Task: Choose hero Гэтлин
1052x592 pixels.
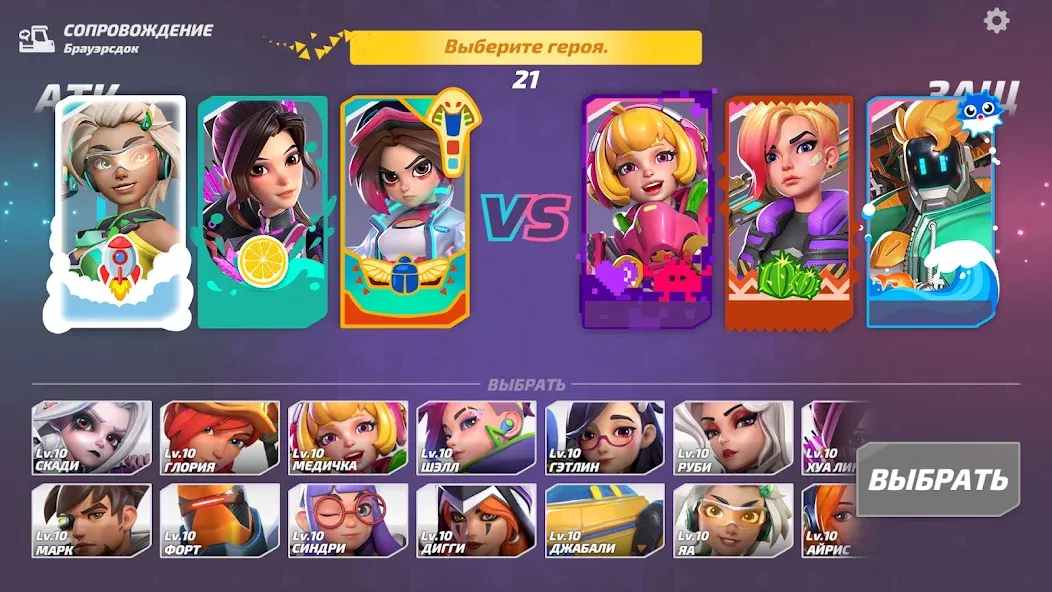Action: click(605, 438)
